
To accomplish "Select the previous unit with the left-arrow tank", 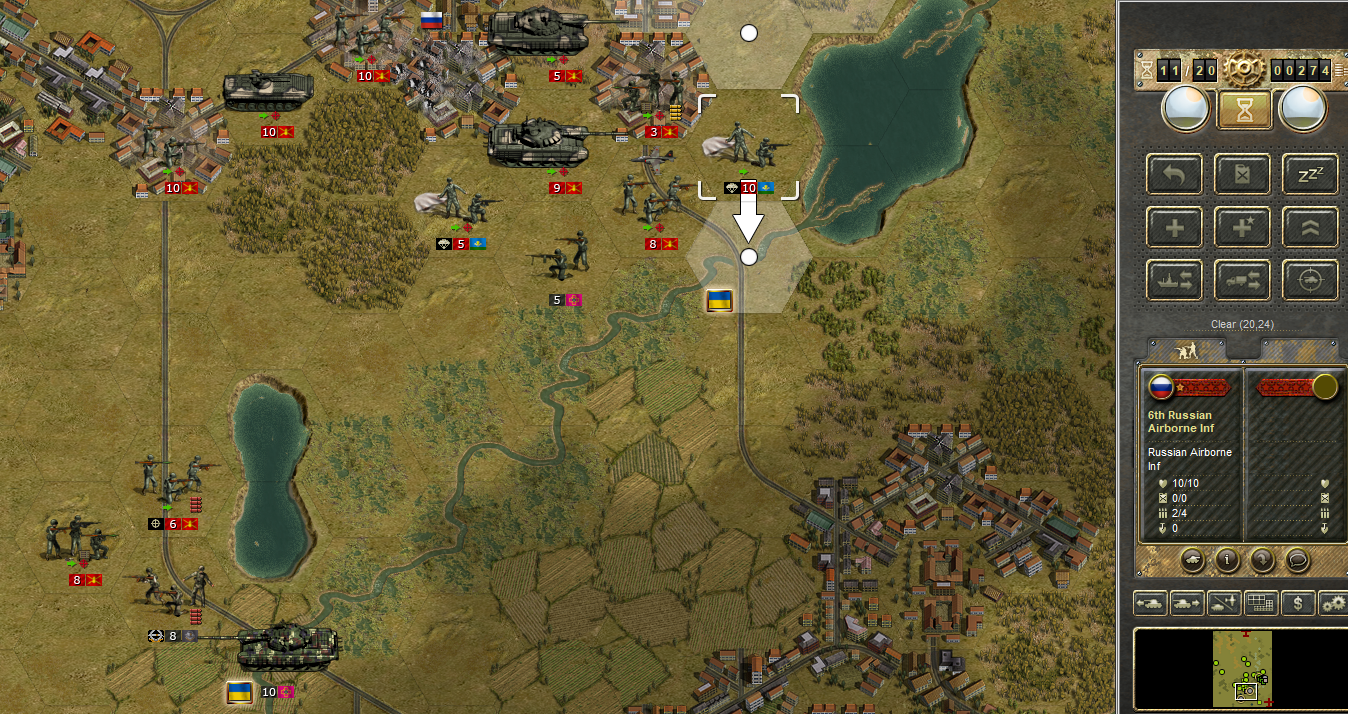I will click(1151, 603).
